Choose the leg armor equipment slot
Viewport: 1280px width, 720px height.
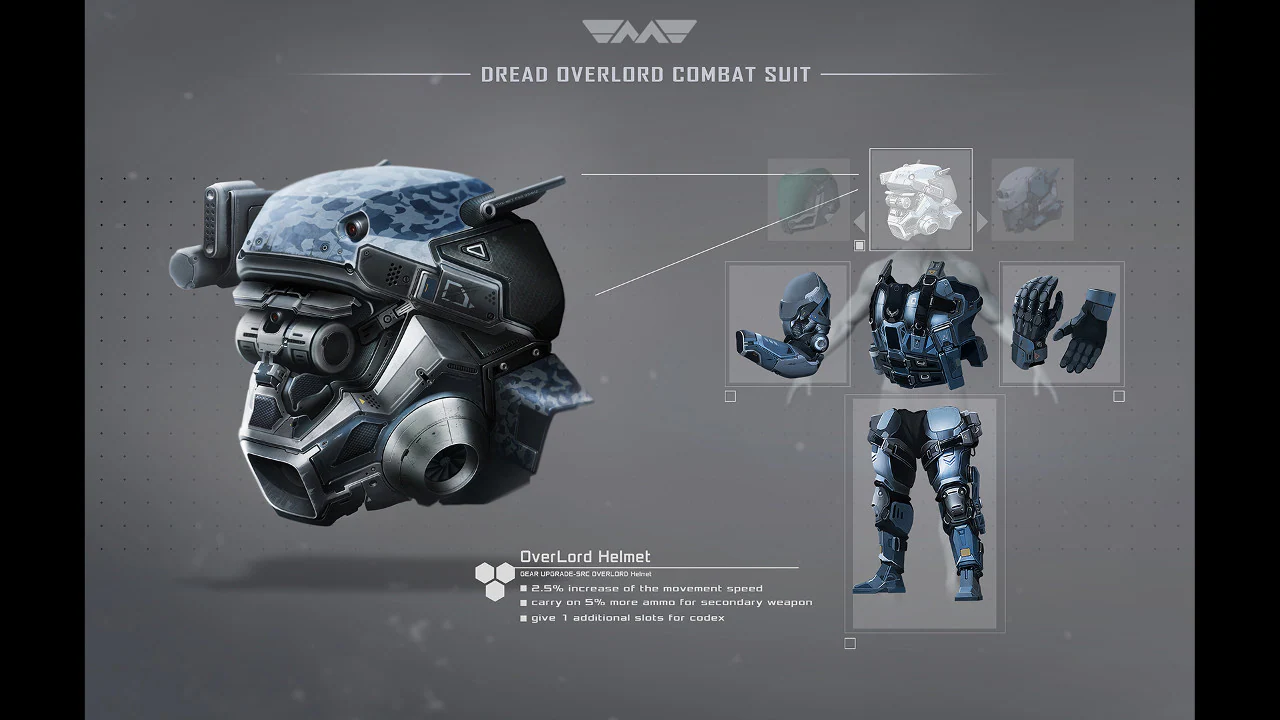pos(924,513)
